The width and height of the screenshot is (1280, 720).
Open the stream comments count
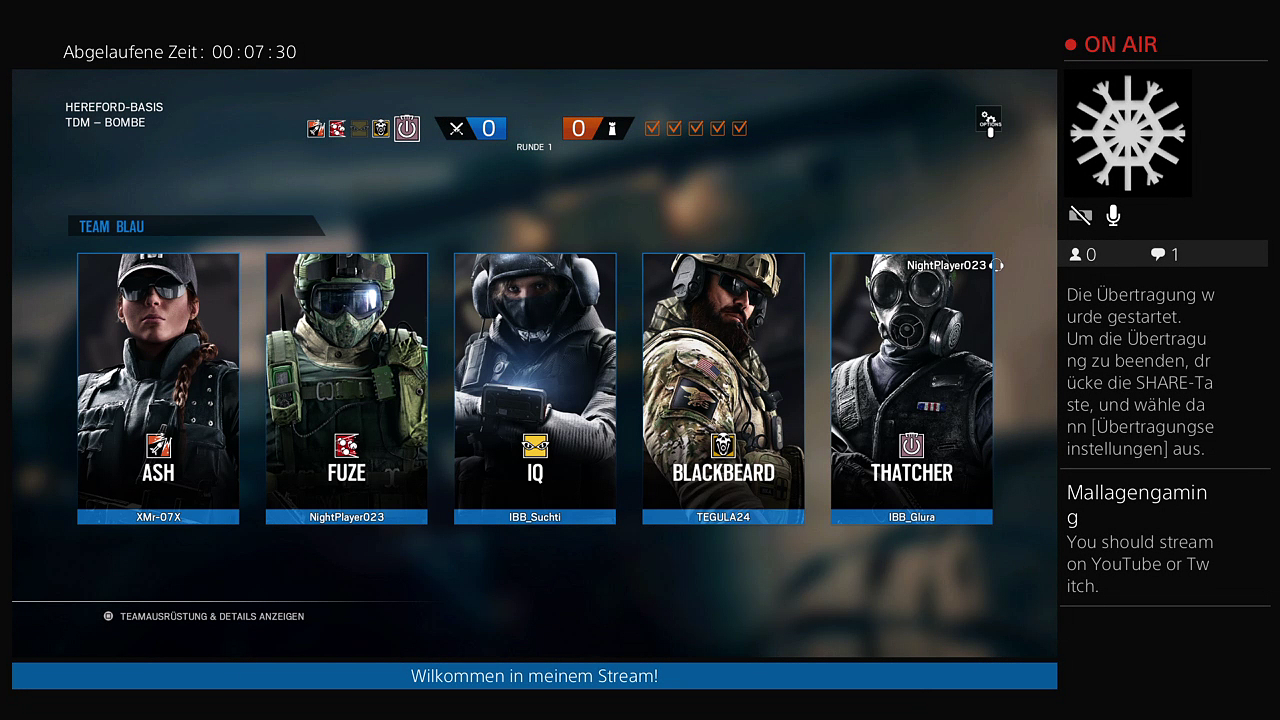tap(1165, 255)
